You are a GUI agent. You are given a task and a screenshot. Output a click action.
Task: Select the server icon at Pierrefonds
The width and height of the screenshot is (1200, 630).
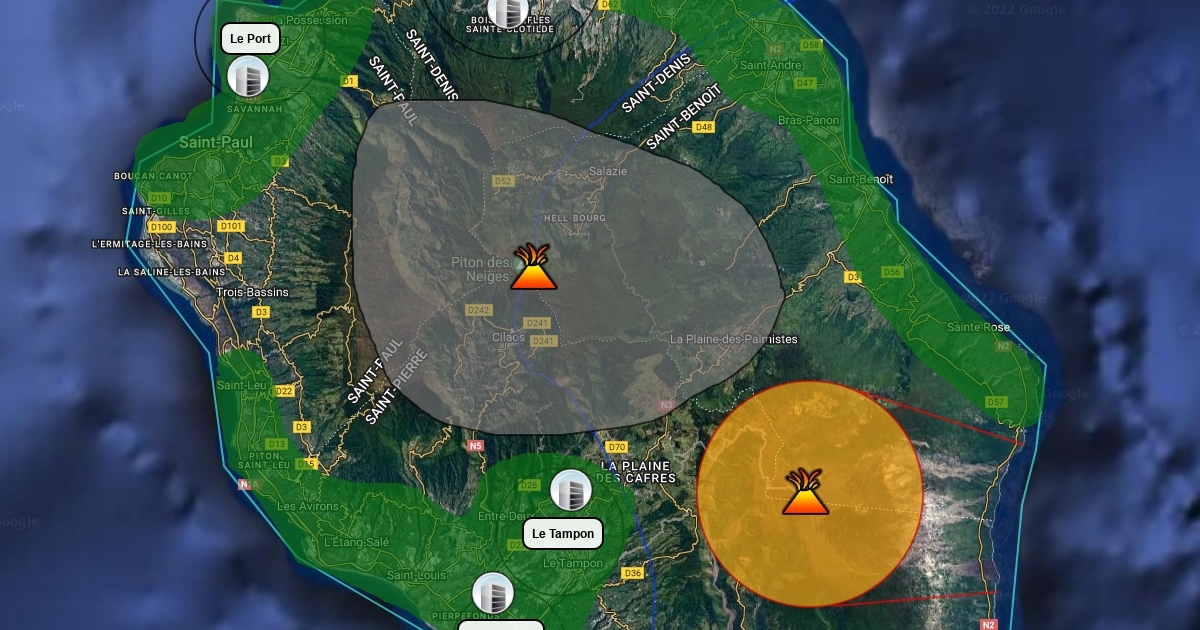[x=493, y=593]
